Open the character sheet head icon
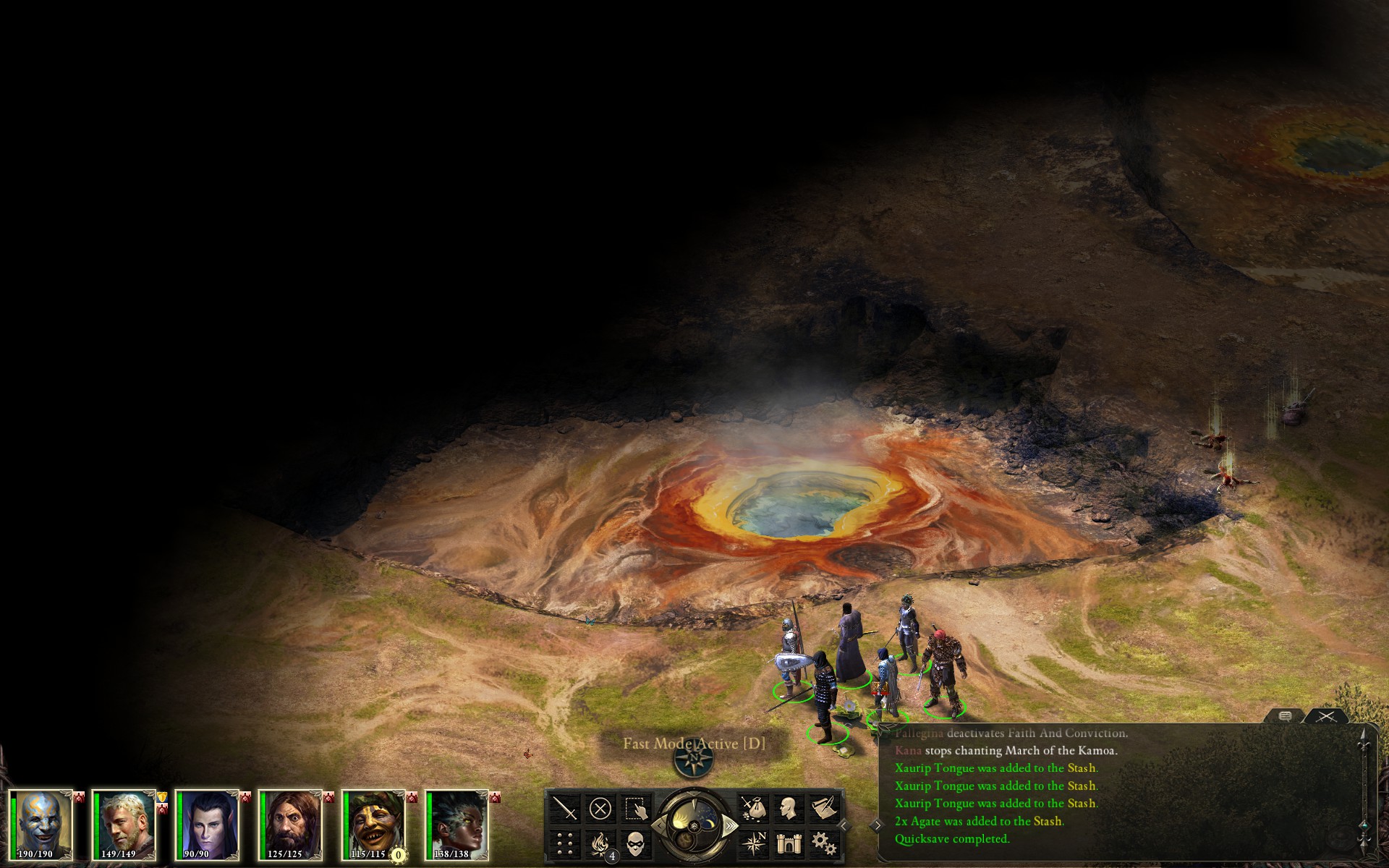Image resolution: width=1389 pixels, height=868 pixels. (789, 807)
